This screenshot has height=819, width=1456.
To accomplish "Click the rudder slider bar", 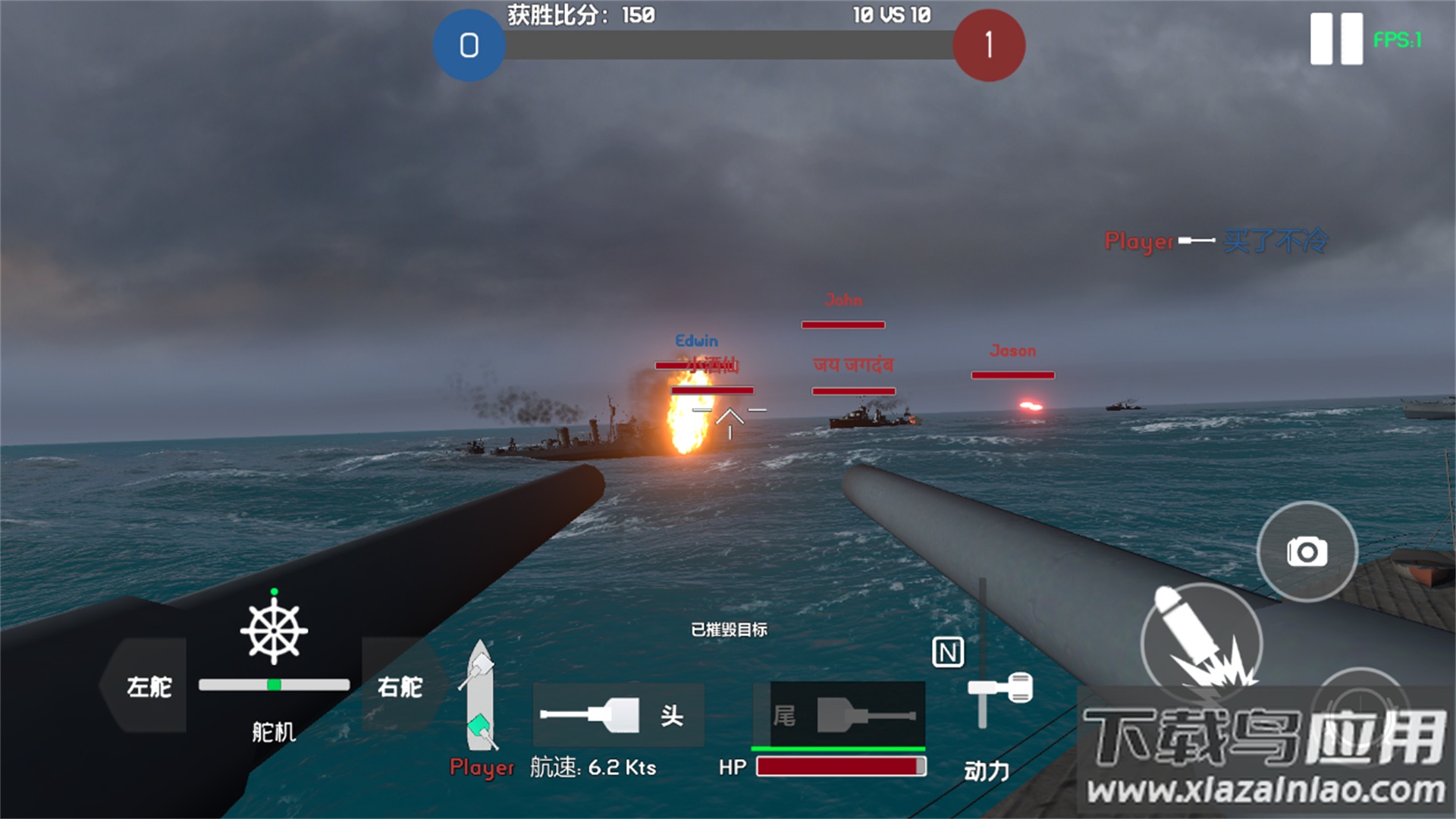I will pyautogui.click(x=274, y=685).
